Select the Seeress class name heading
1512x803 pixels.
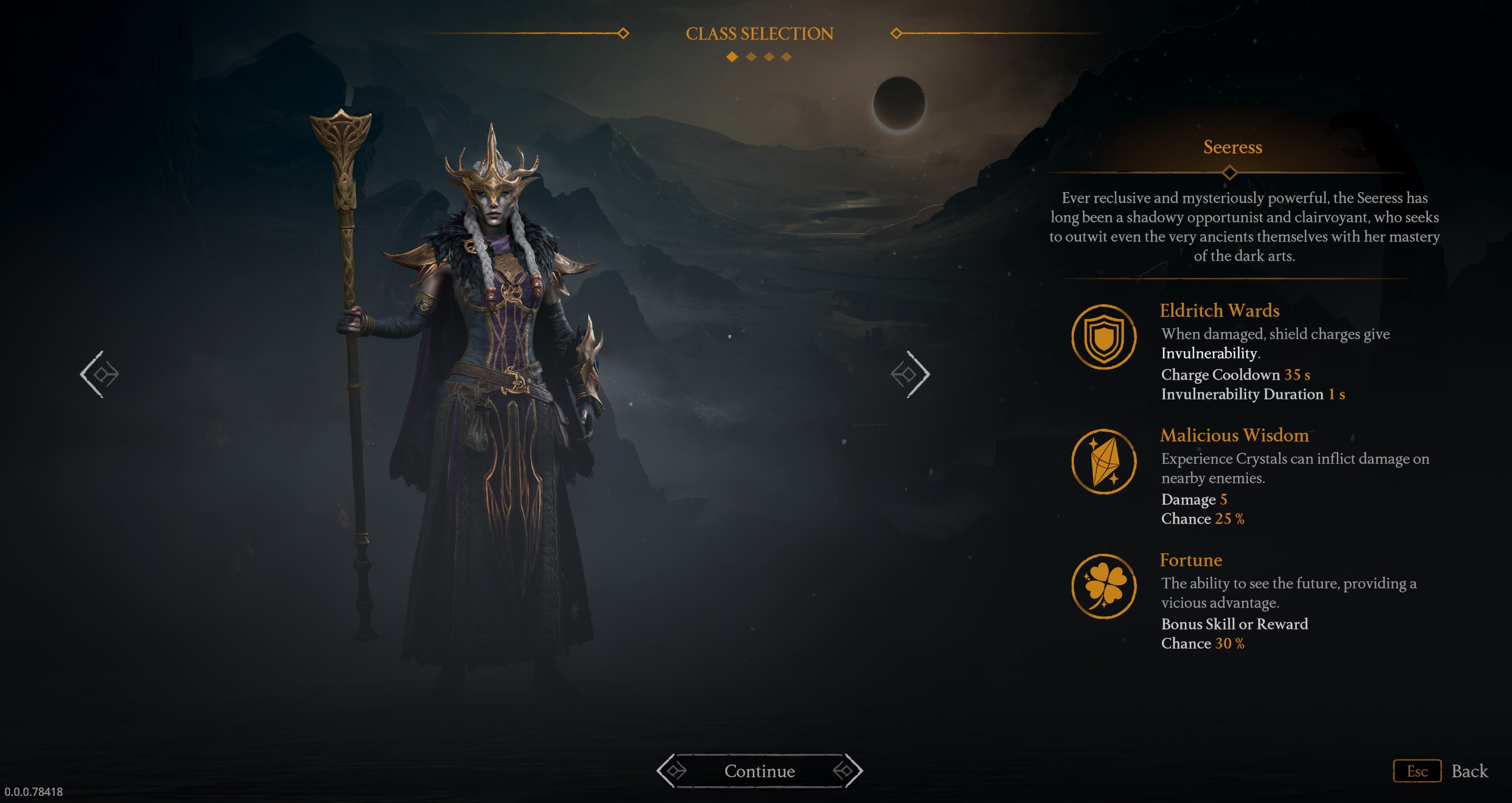[1232, 147]
